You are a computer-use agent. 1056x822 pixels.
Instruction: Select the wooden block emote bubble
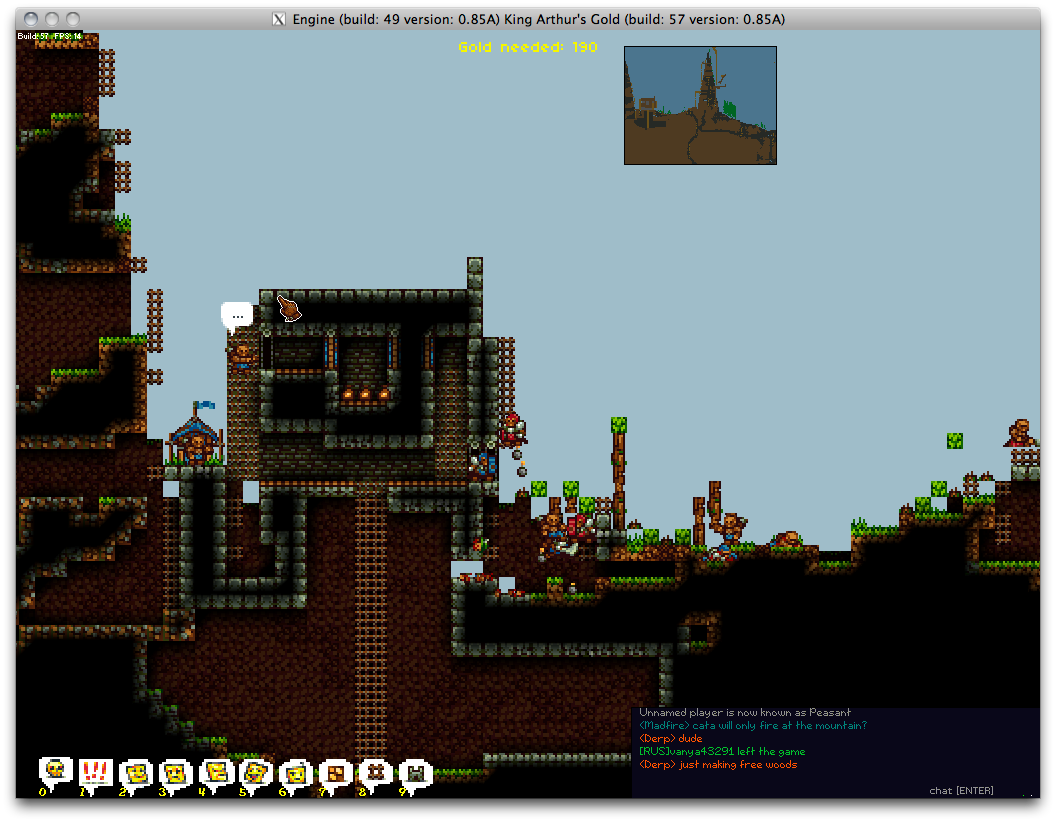[336, 772]
